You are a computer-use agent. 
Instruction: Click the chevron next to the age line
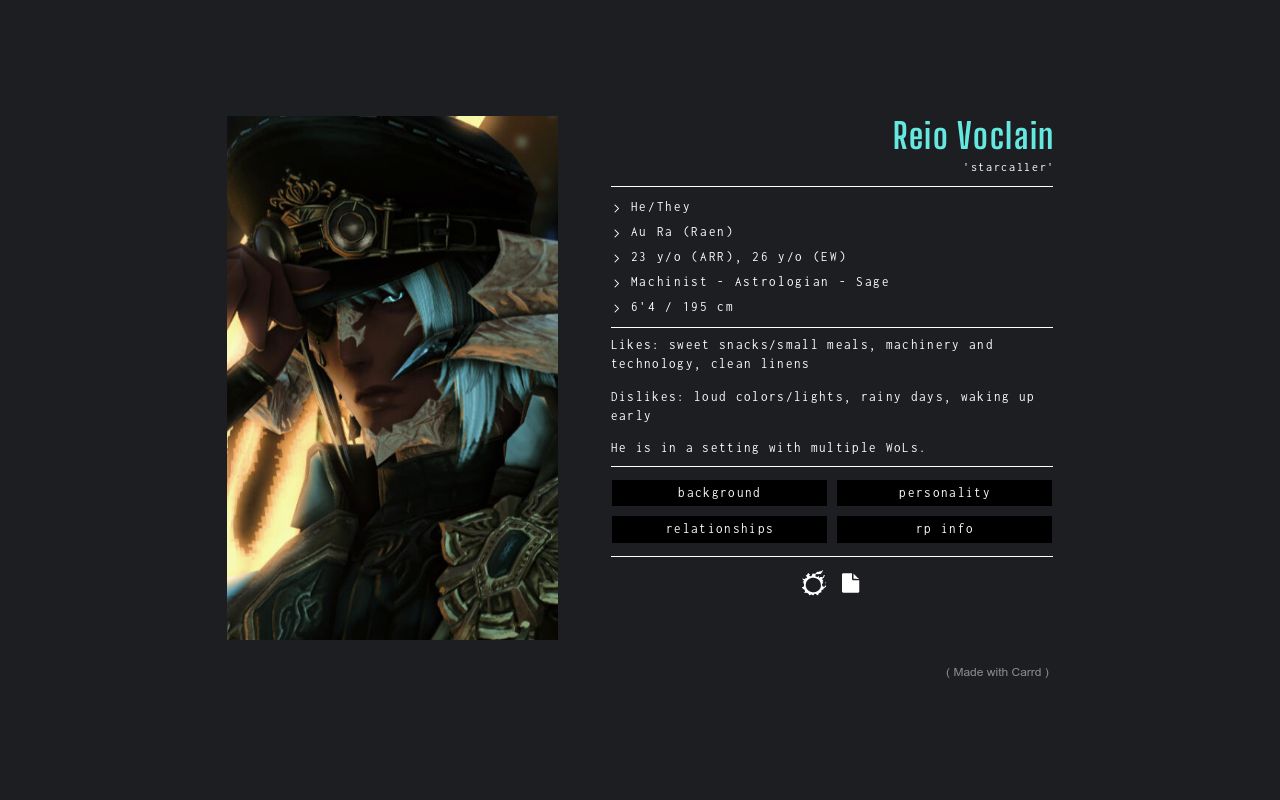tap(615, 257)
